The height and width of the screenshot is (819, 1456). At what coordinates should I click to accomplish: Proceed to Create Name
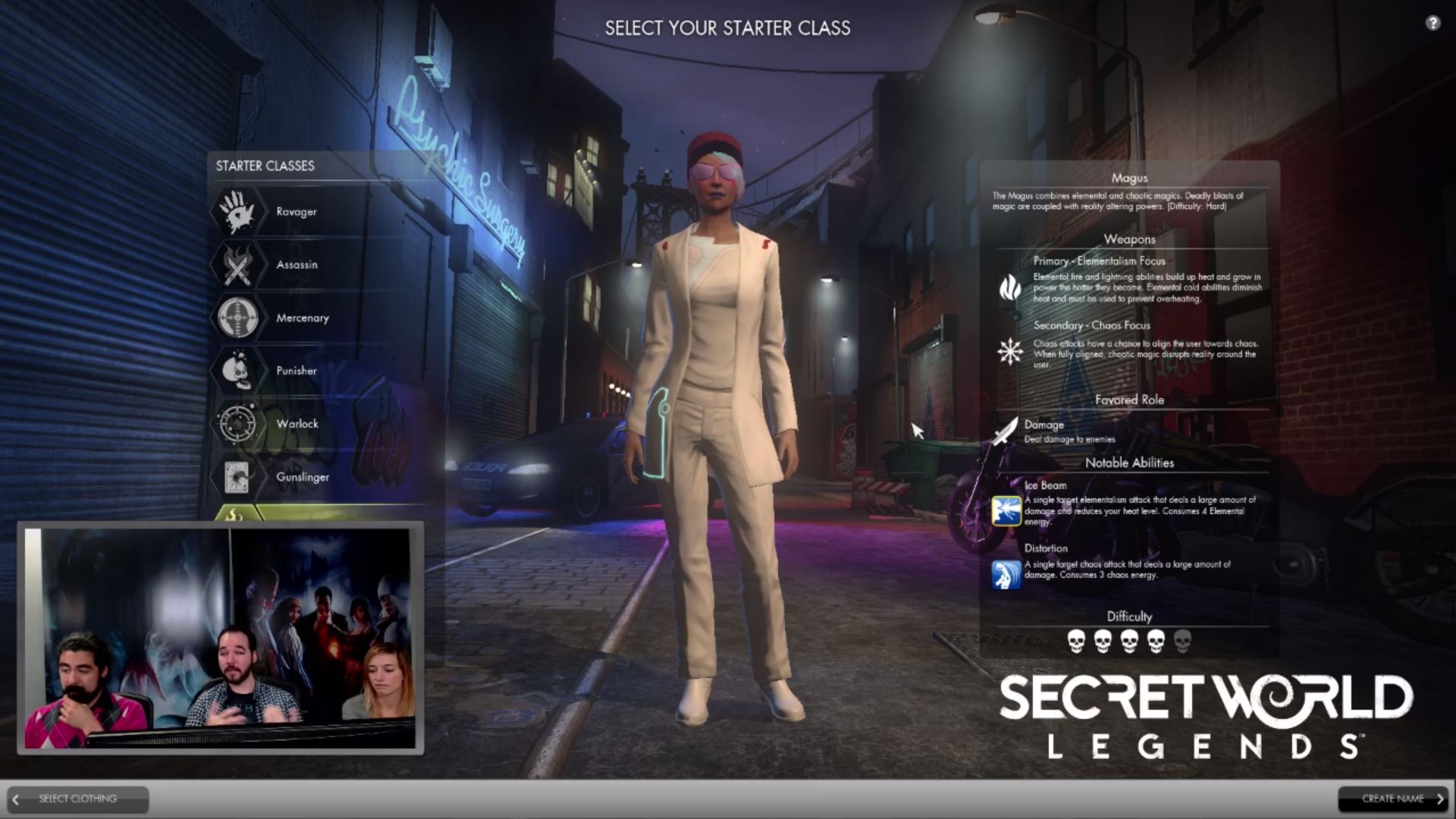pyautogui.click(x=1392, y=799)
